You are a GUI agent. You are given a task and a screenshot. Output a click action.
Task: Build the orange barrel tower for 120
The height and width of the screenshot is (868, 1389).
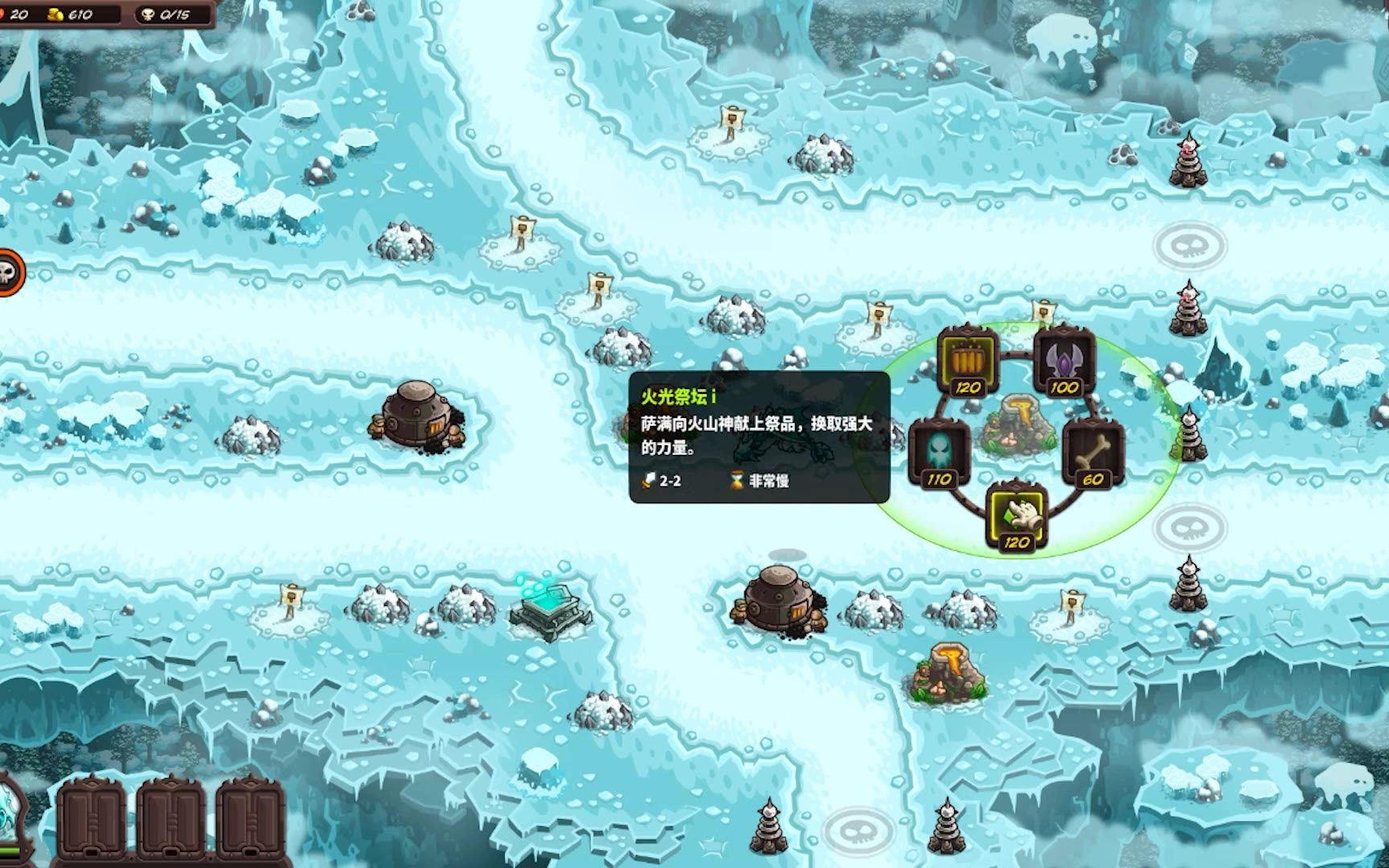967,359
